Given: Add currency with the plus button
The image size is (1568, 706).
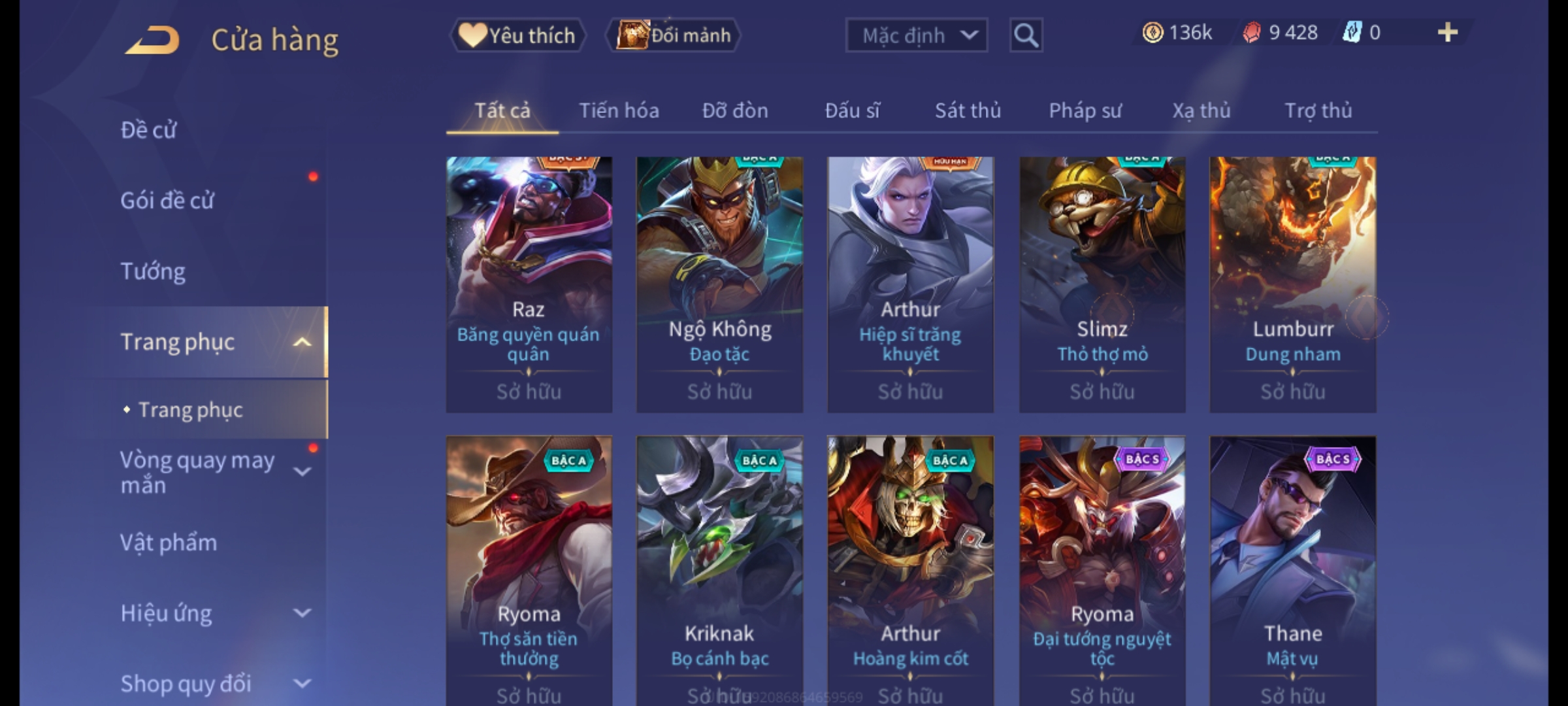Looking at the screenshot, I should (1448, 33).
